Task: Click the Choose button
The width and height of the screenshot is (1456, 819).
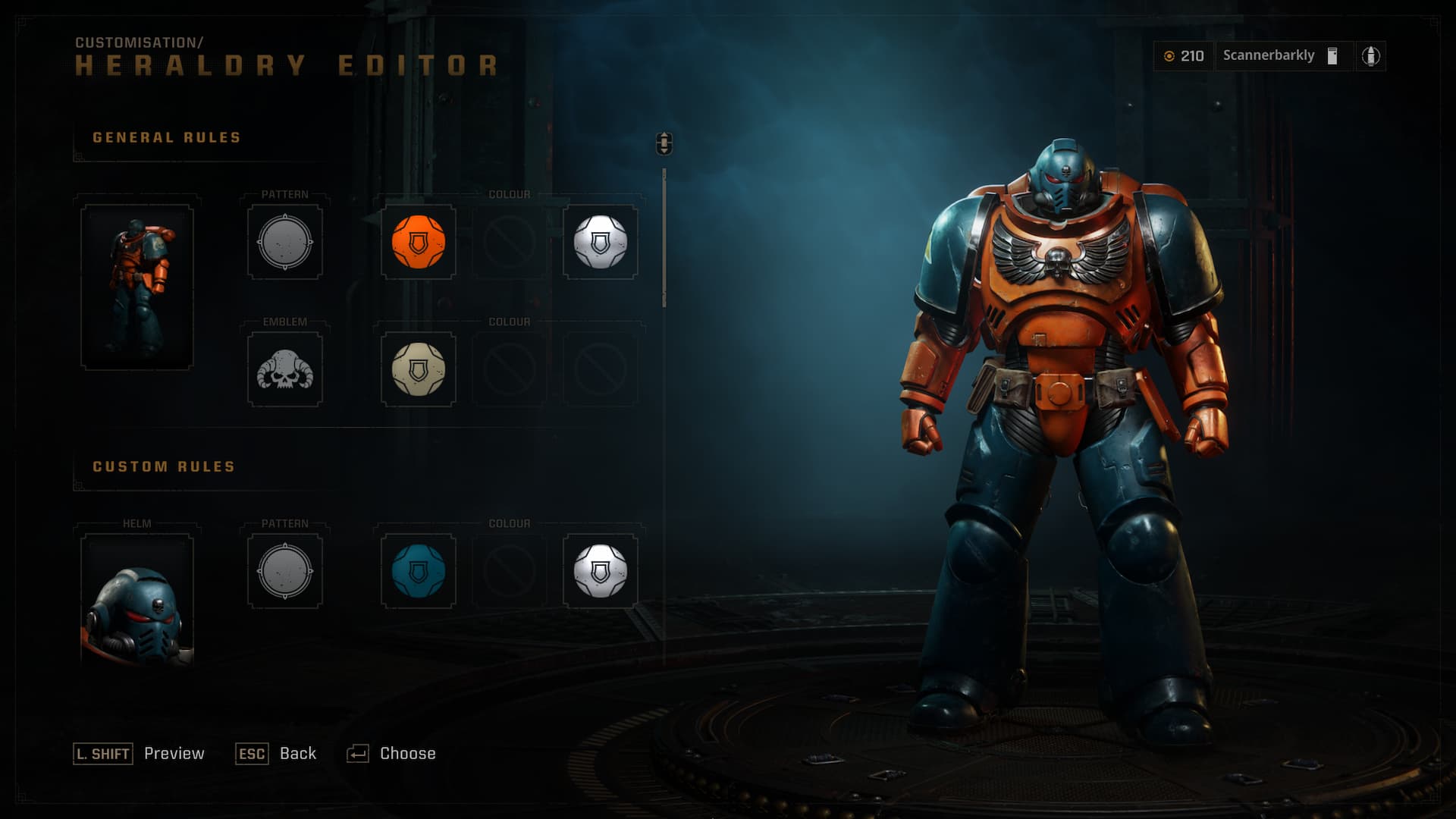Action: (x=391, y=753)
